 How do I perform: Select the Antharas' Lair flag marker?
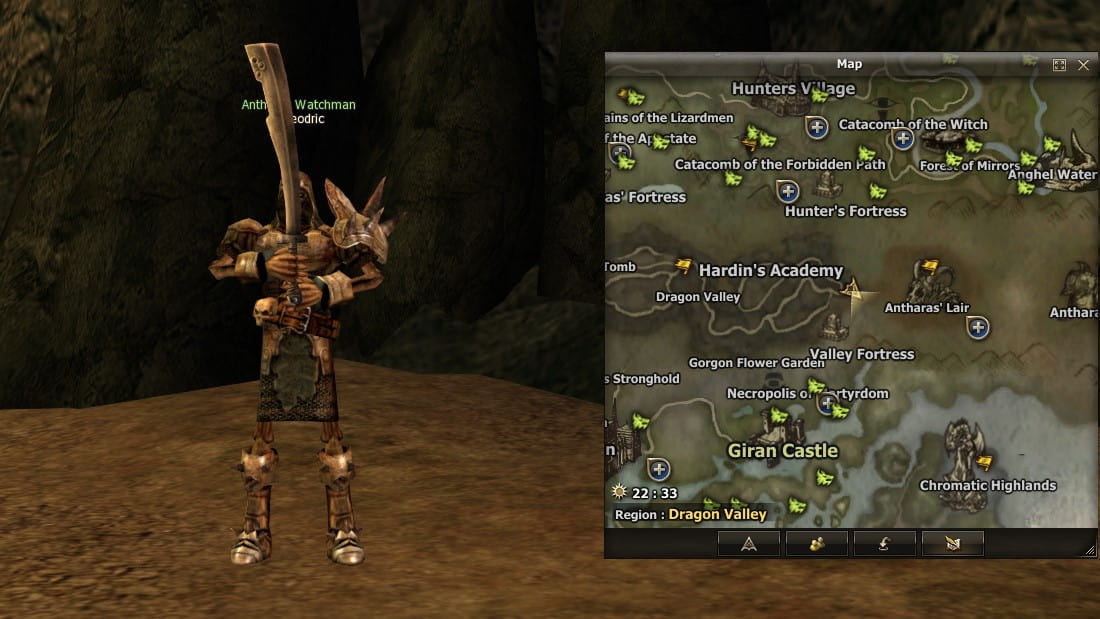[x=930, y=268]
